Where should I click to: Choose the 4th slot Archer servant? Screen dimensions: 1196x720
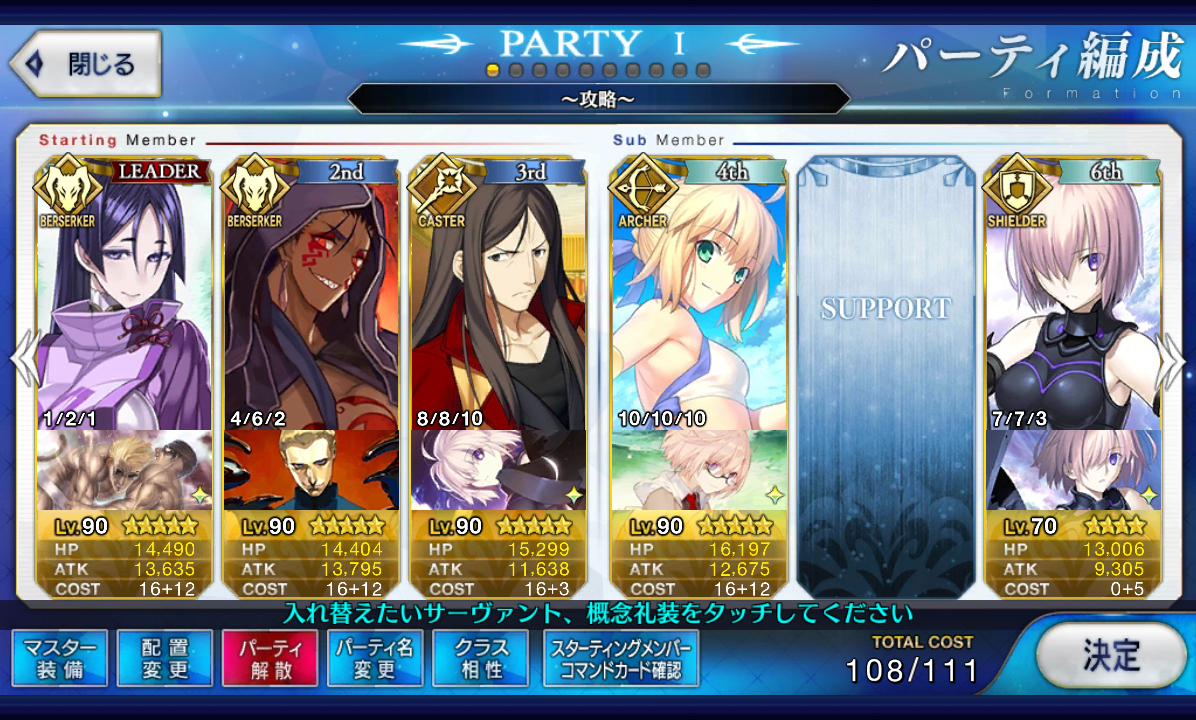[699, 300]
